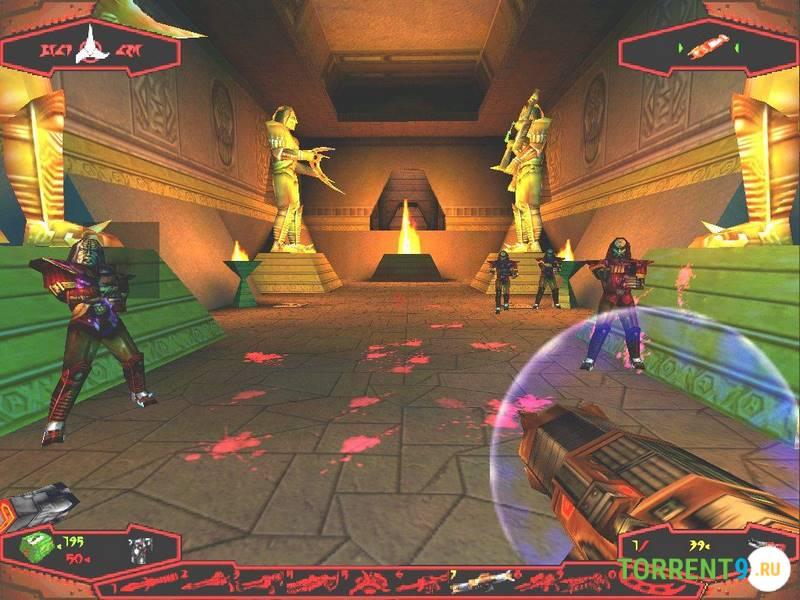Click the grey armor icon beside health
Screen dimensions: 800x600
coord(139,548)
